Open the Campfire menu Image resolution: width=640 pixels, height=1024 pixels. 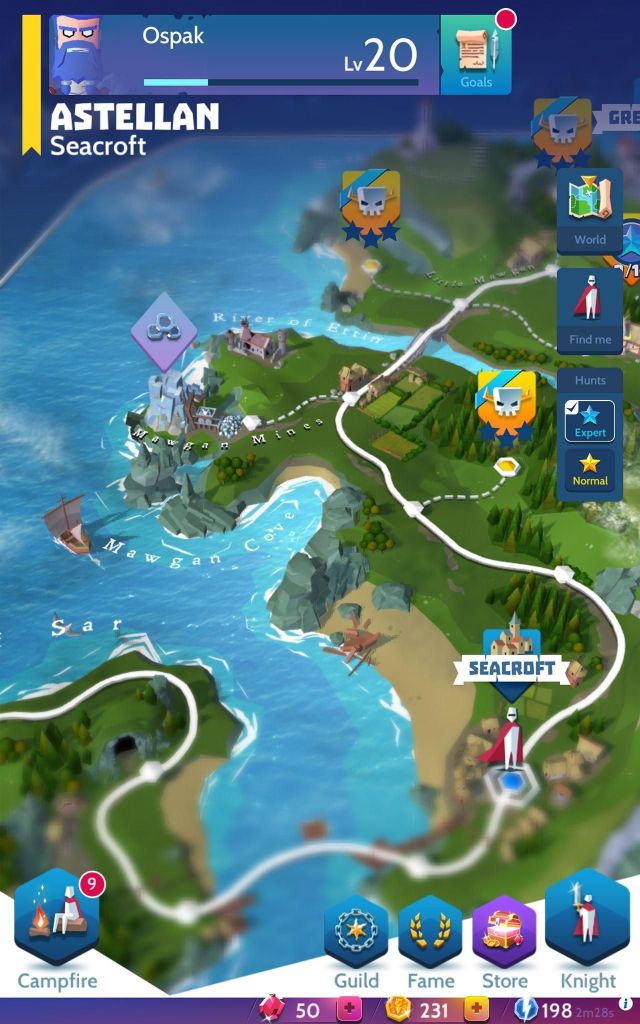(57, 925)
